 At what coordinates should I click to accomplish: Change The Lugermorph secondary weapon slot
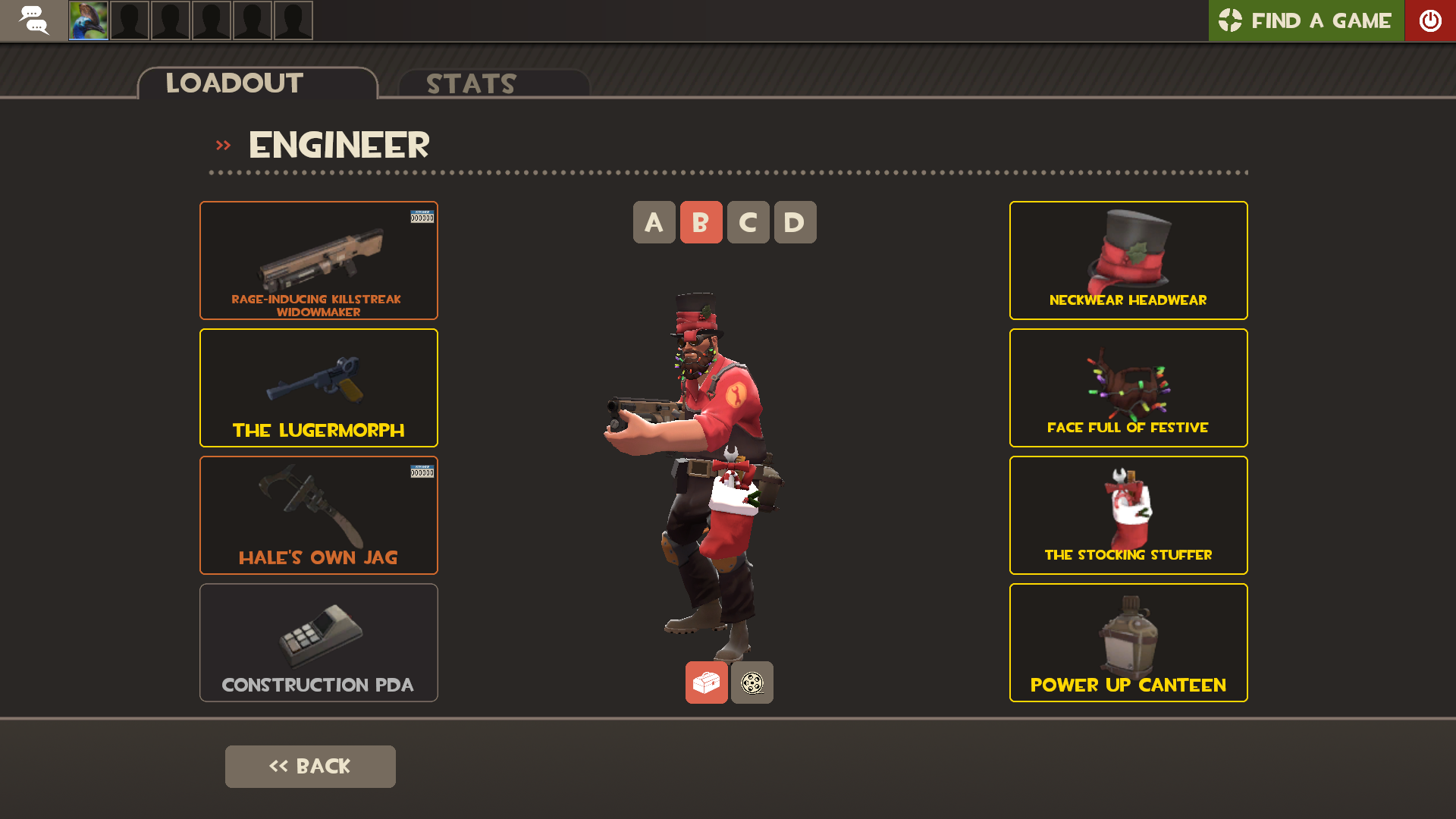point(318,388)
